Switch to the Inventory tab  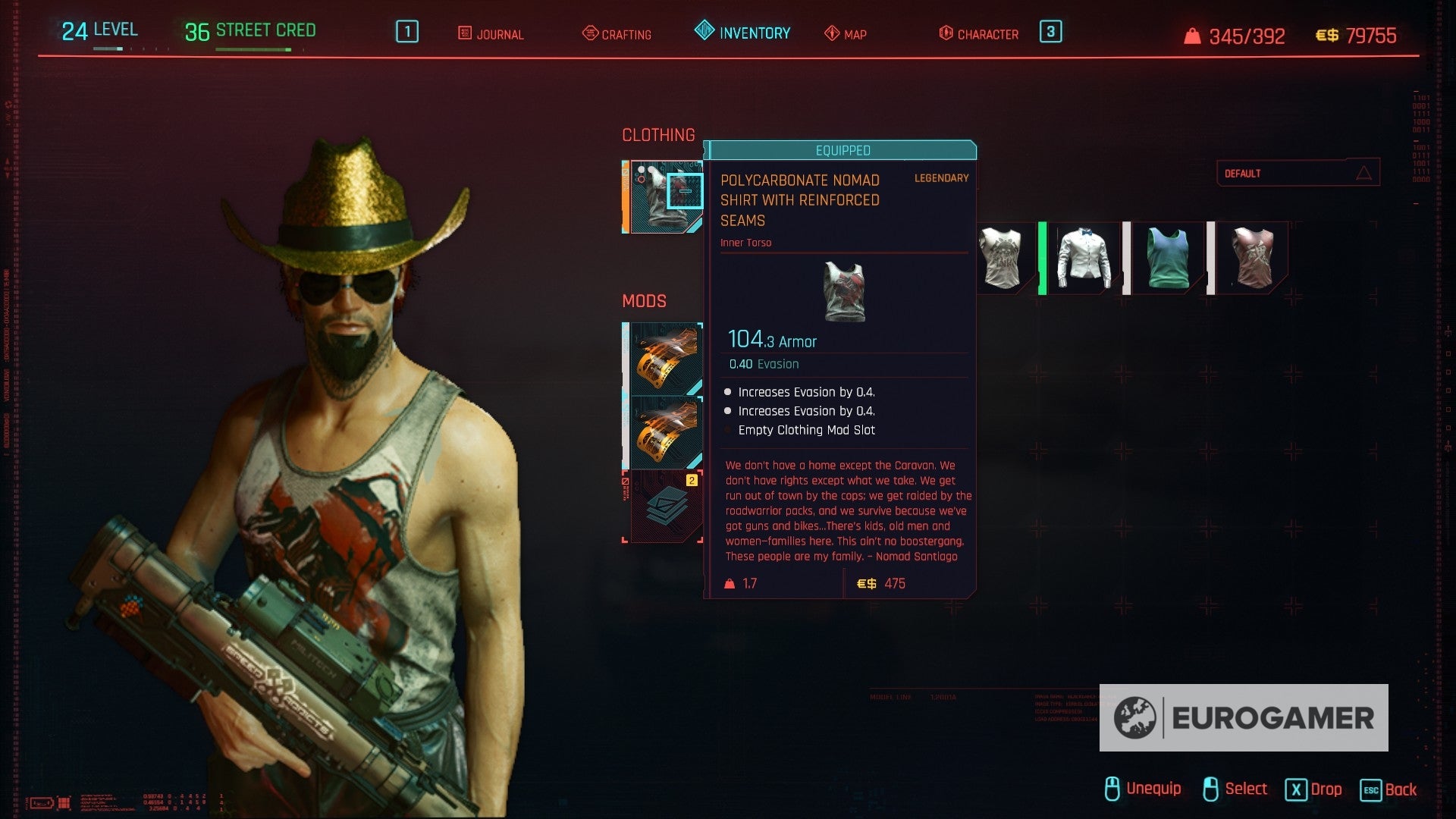click(x=753, y=33)
